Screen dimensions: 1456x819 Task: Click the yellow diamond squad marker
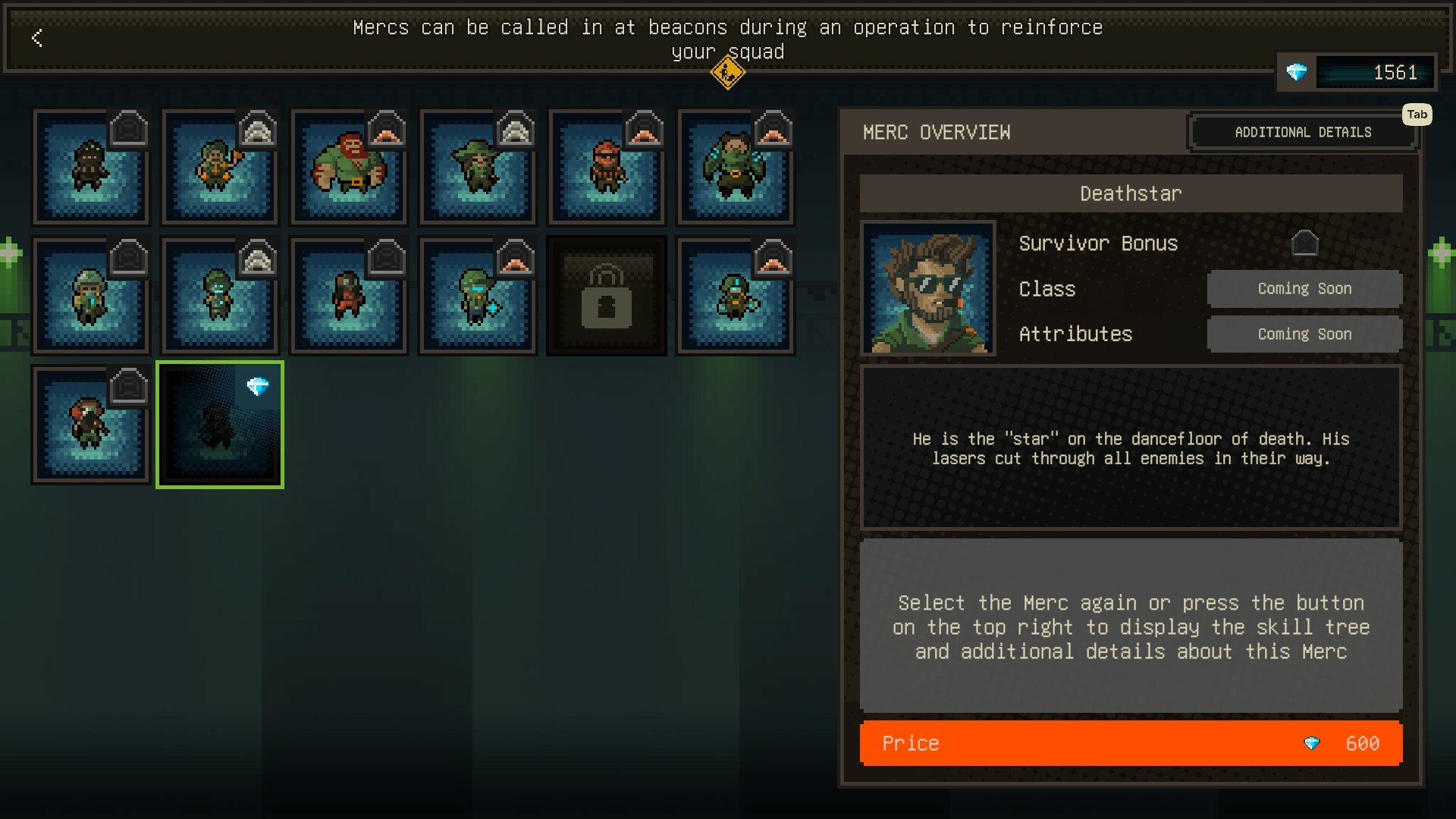[727, 73]
